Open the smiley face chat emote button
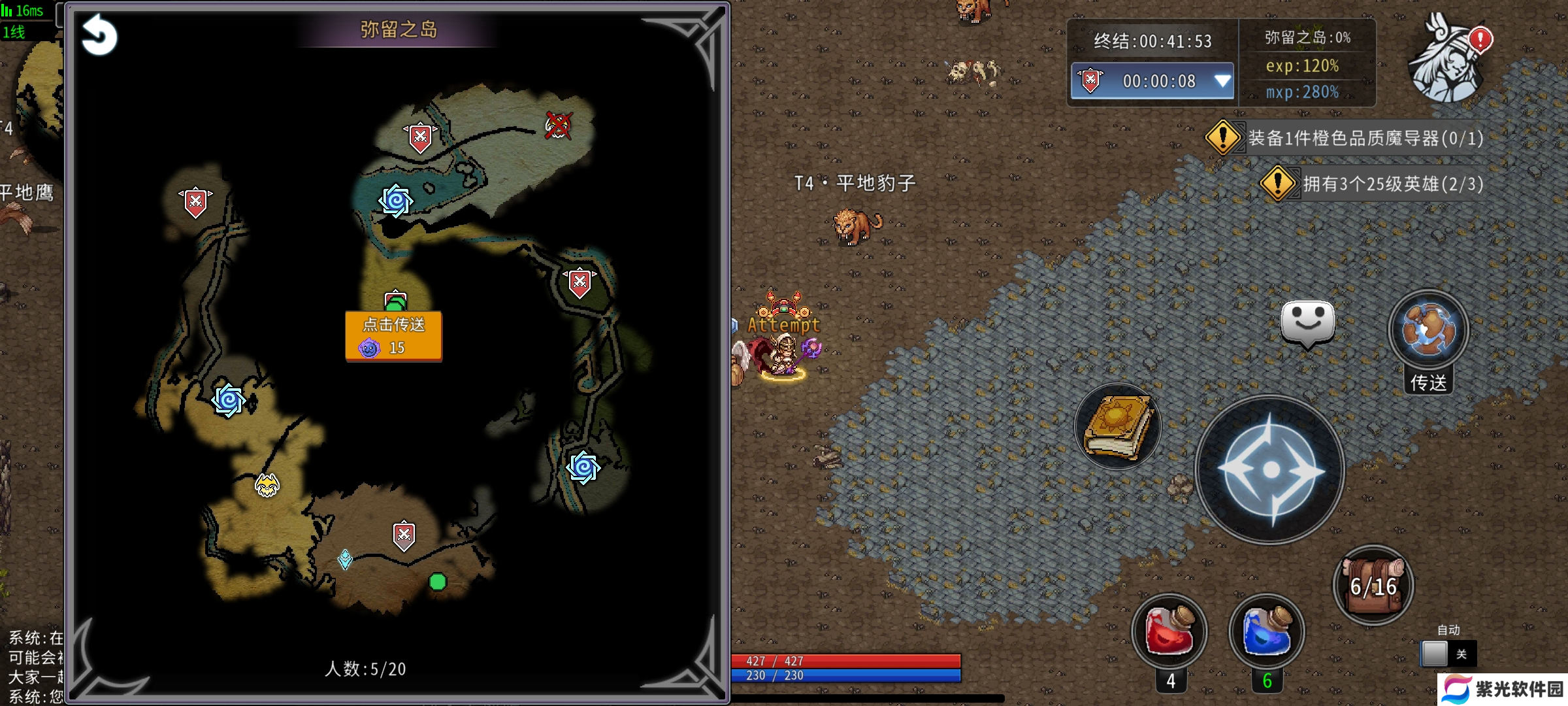 point(1307,323)
